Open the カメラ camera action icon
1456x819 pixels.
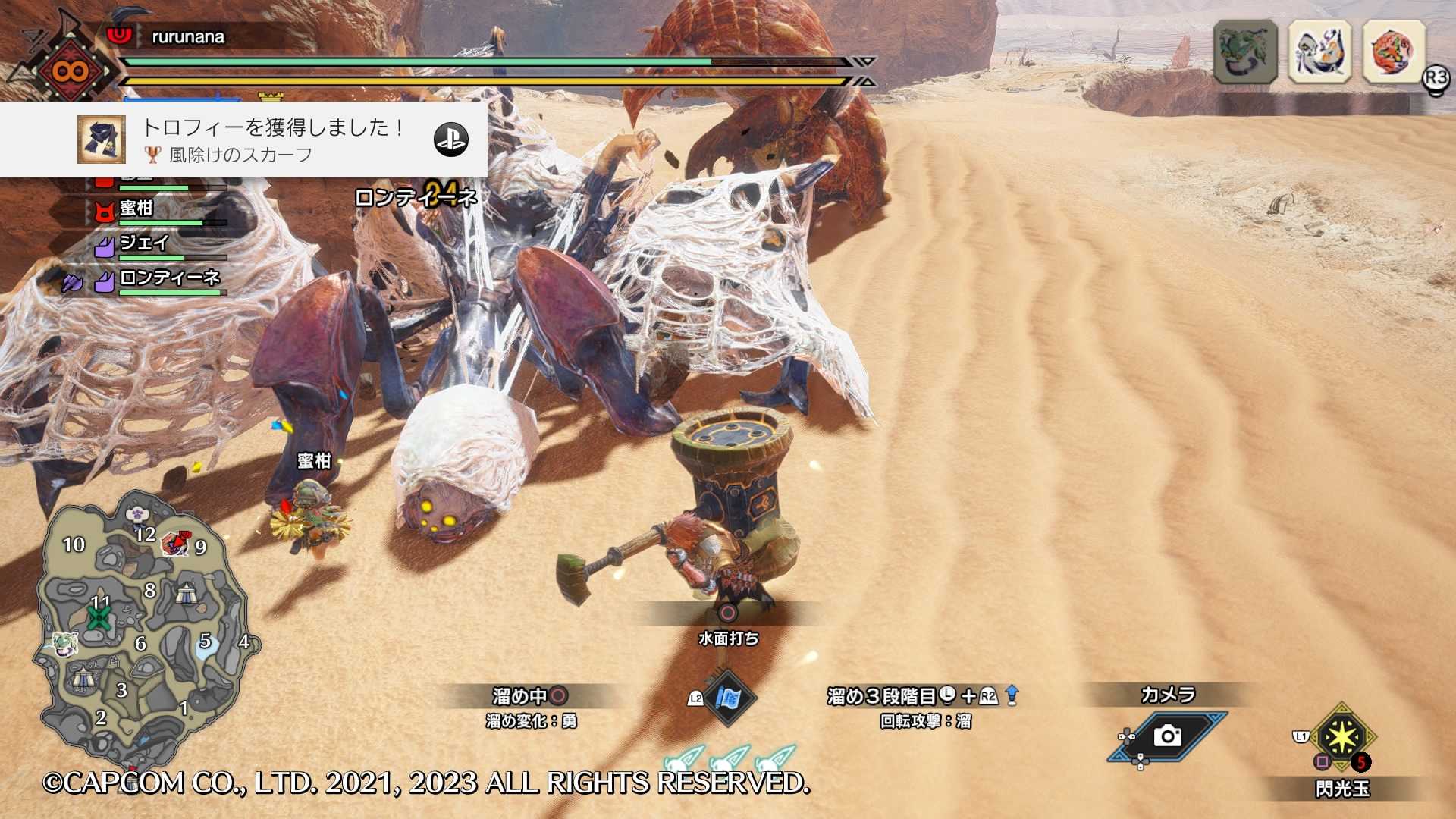(x=1167, y=736)
